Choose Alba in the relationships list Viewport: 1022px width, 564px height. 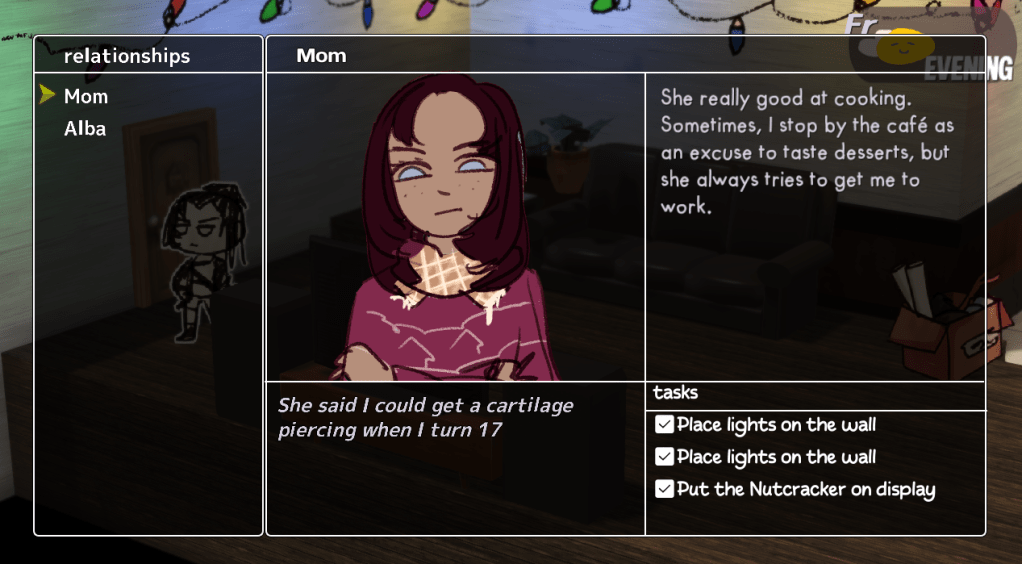[85, 129]
